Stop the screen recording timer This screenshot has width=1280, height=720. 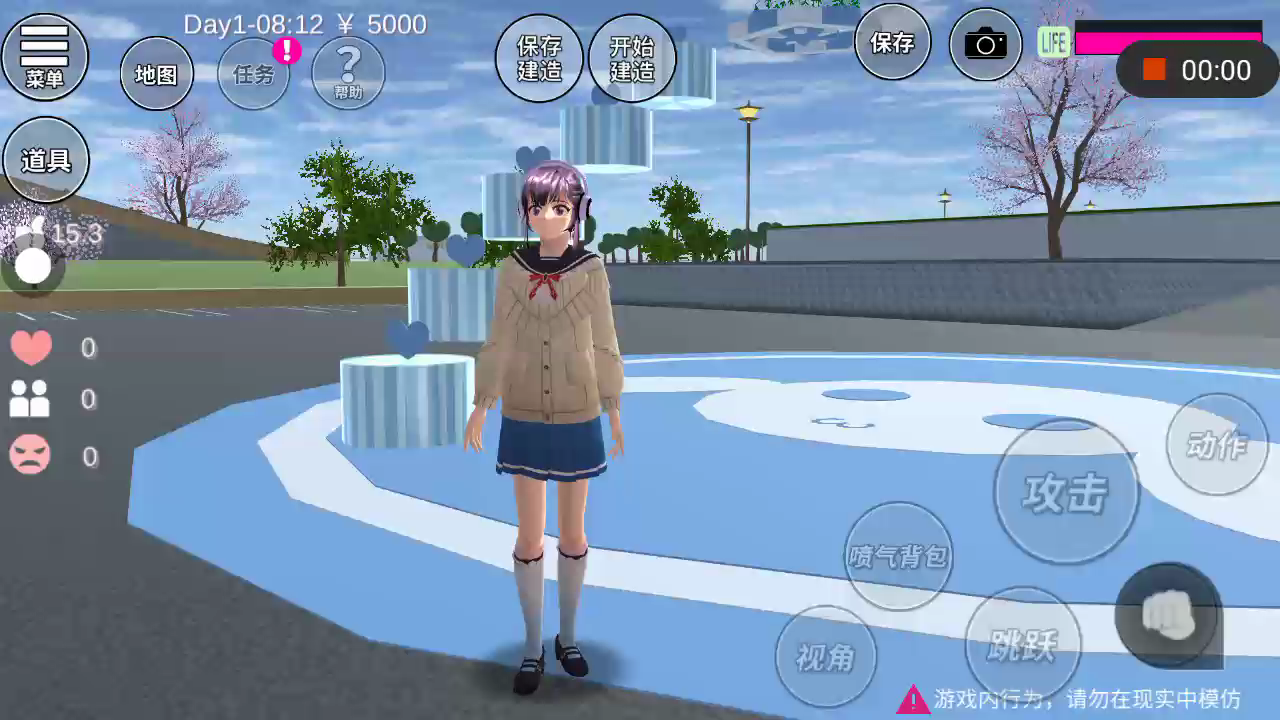tap(1155, 70)
